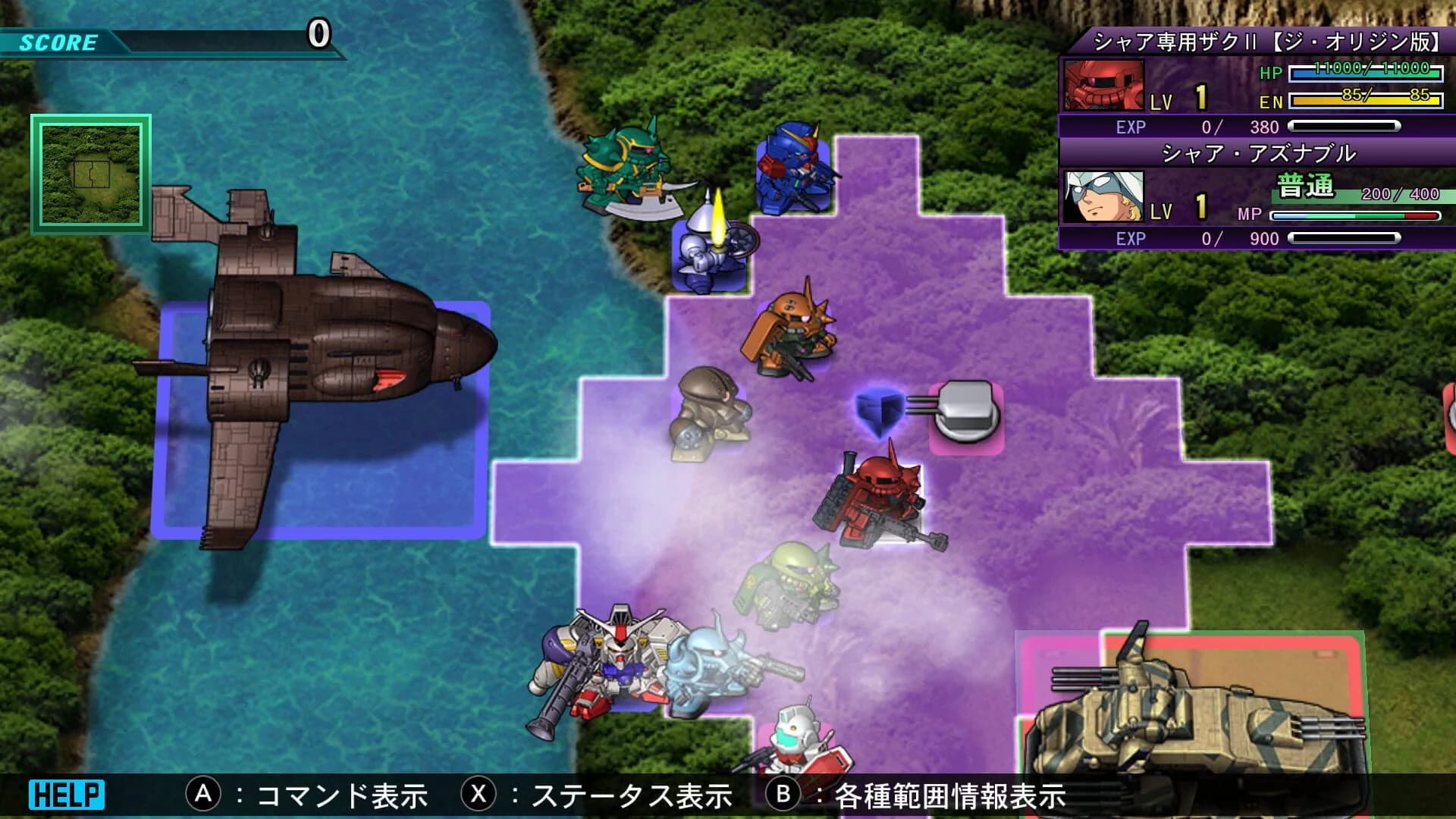Click Char Aznable's pilot portrait
The width and height of the screenshot is (1456, 819).
pos(1106,196)
